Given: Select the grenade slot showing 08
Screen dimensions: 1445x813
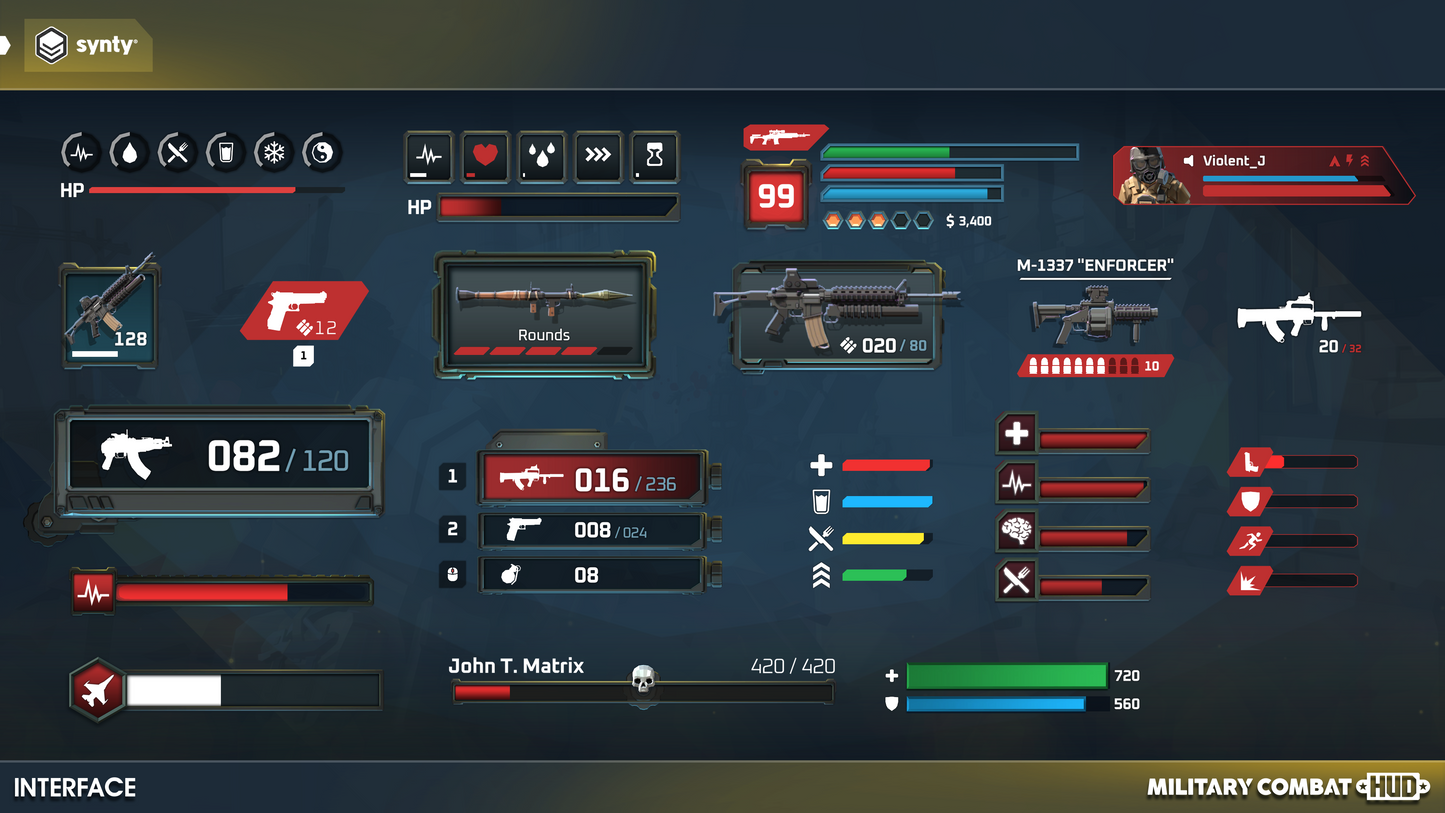Looking at the screenshot, I should click(x=594, y=575).
